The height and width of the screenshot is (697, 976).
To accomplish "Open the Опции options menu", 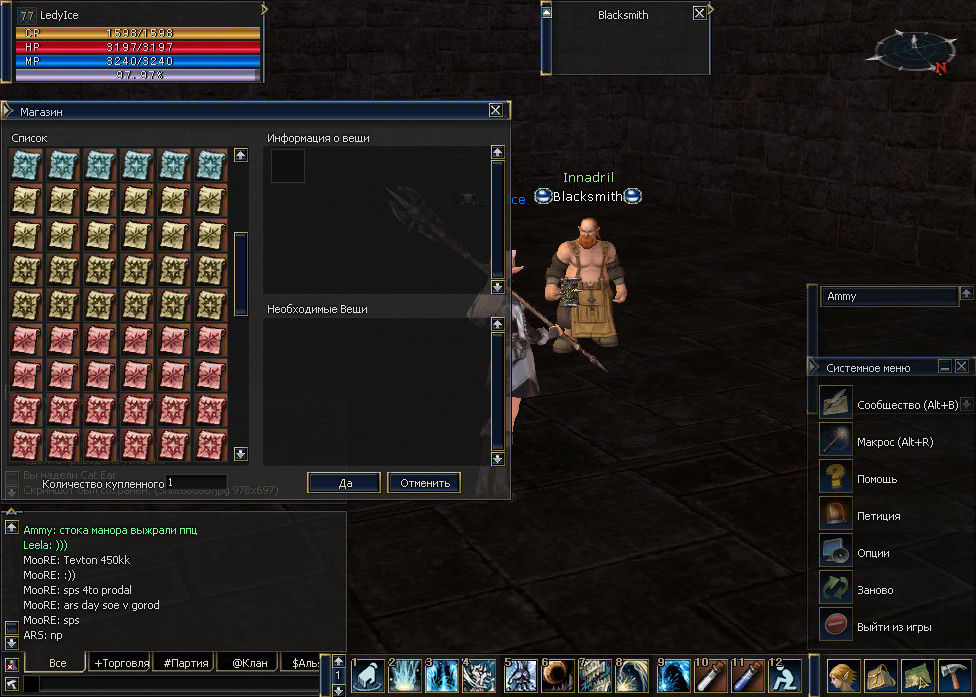I will 873,553.
